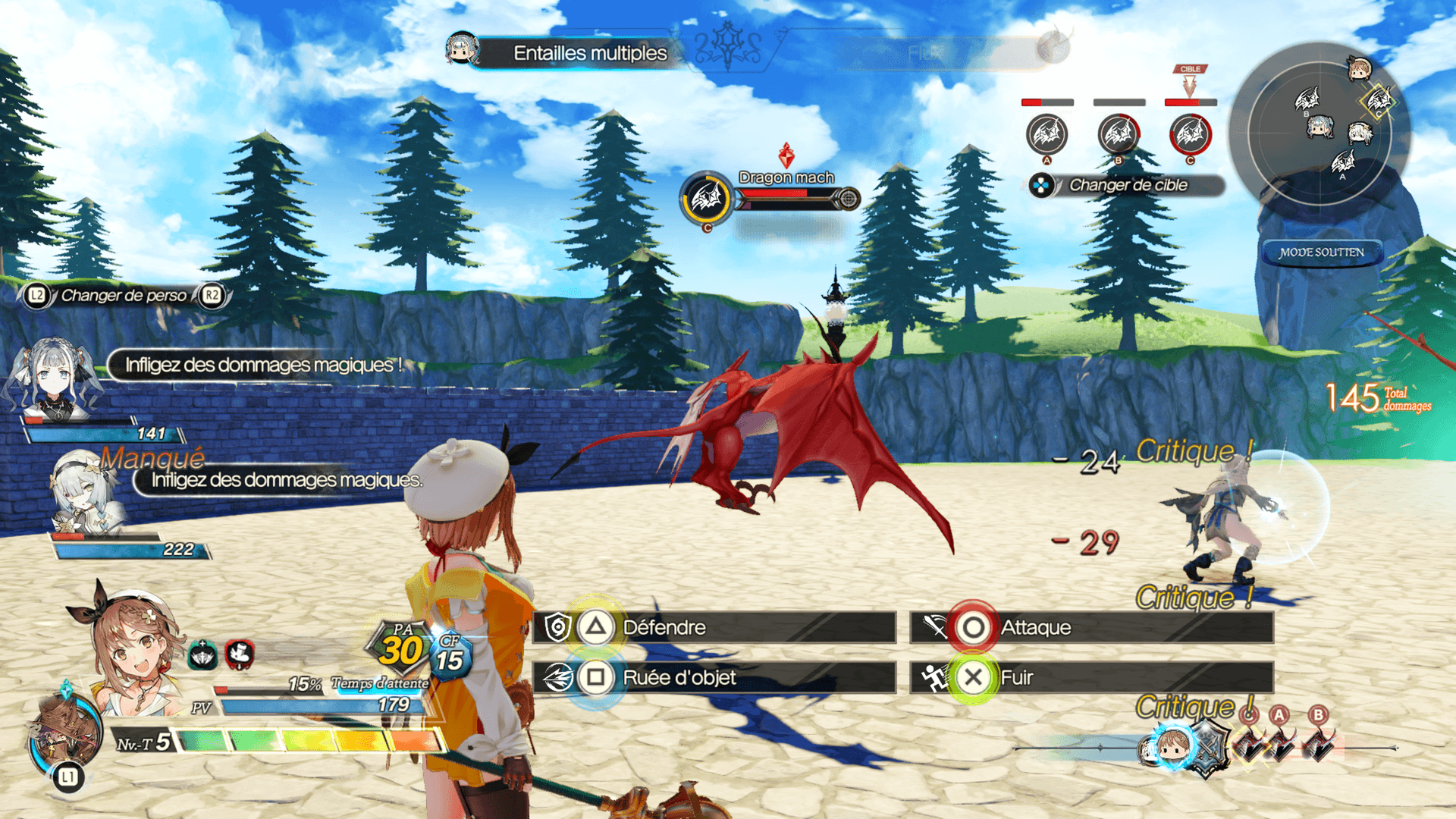Select enemy C marked as Cible

click(1190, 135)
